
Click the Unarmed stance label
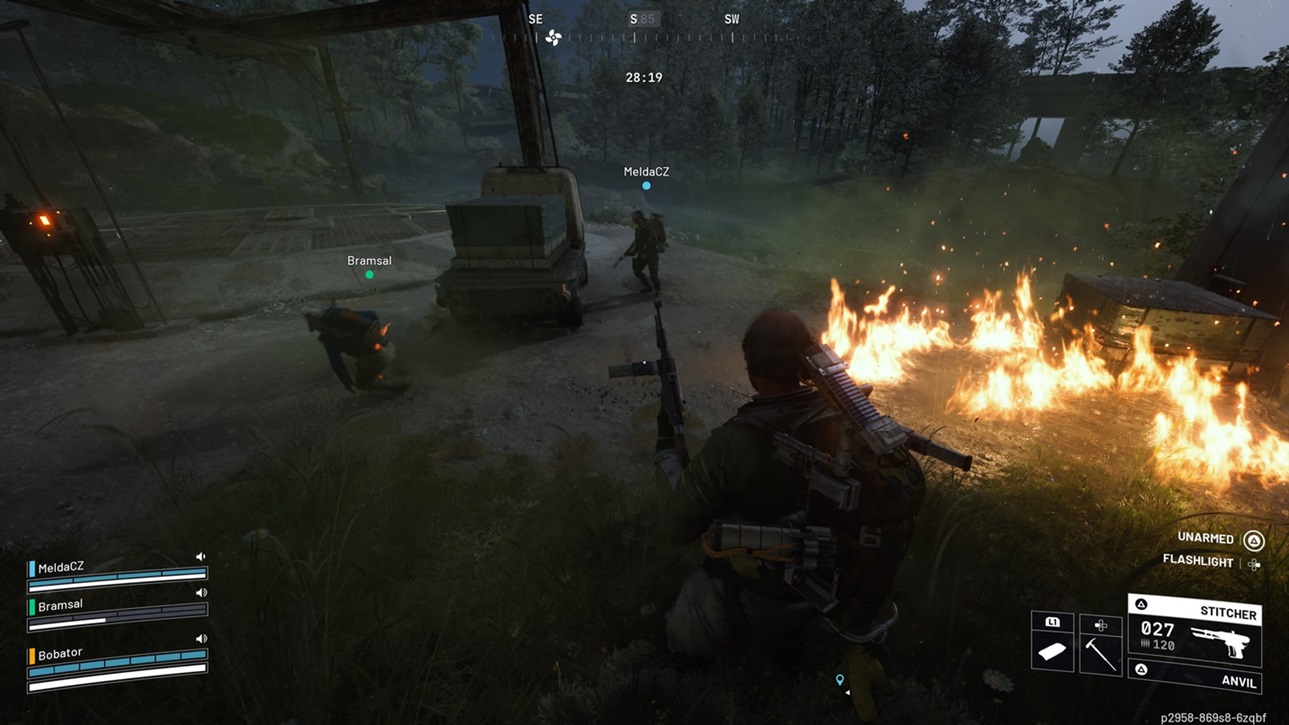pos(1206,539)
